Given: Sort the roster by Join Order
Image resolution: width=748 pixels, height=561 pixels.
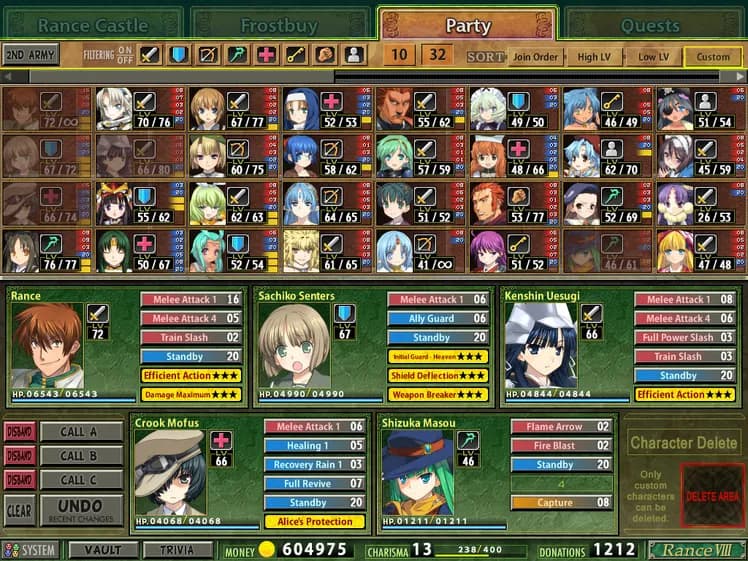Looking at the screenshot, I should [531, 56].
